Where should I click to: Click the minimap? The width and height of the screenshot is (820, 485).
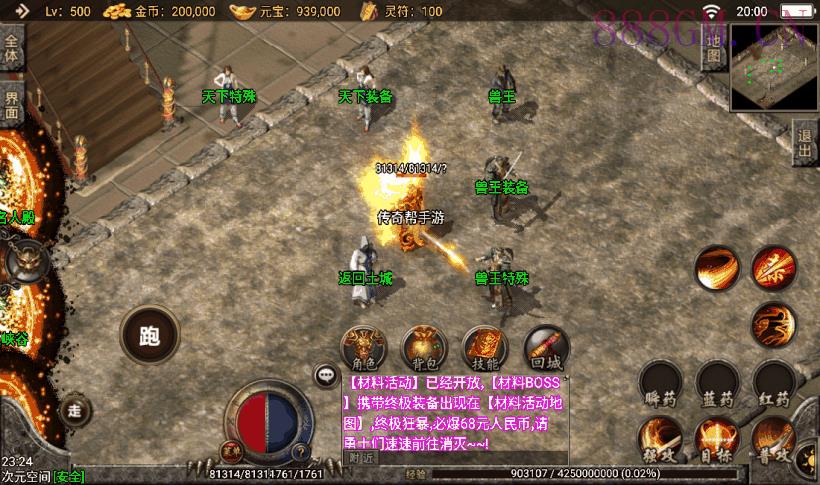click(774, 68)
